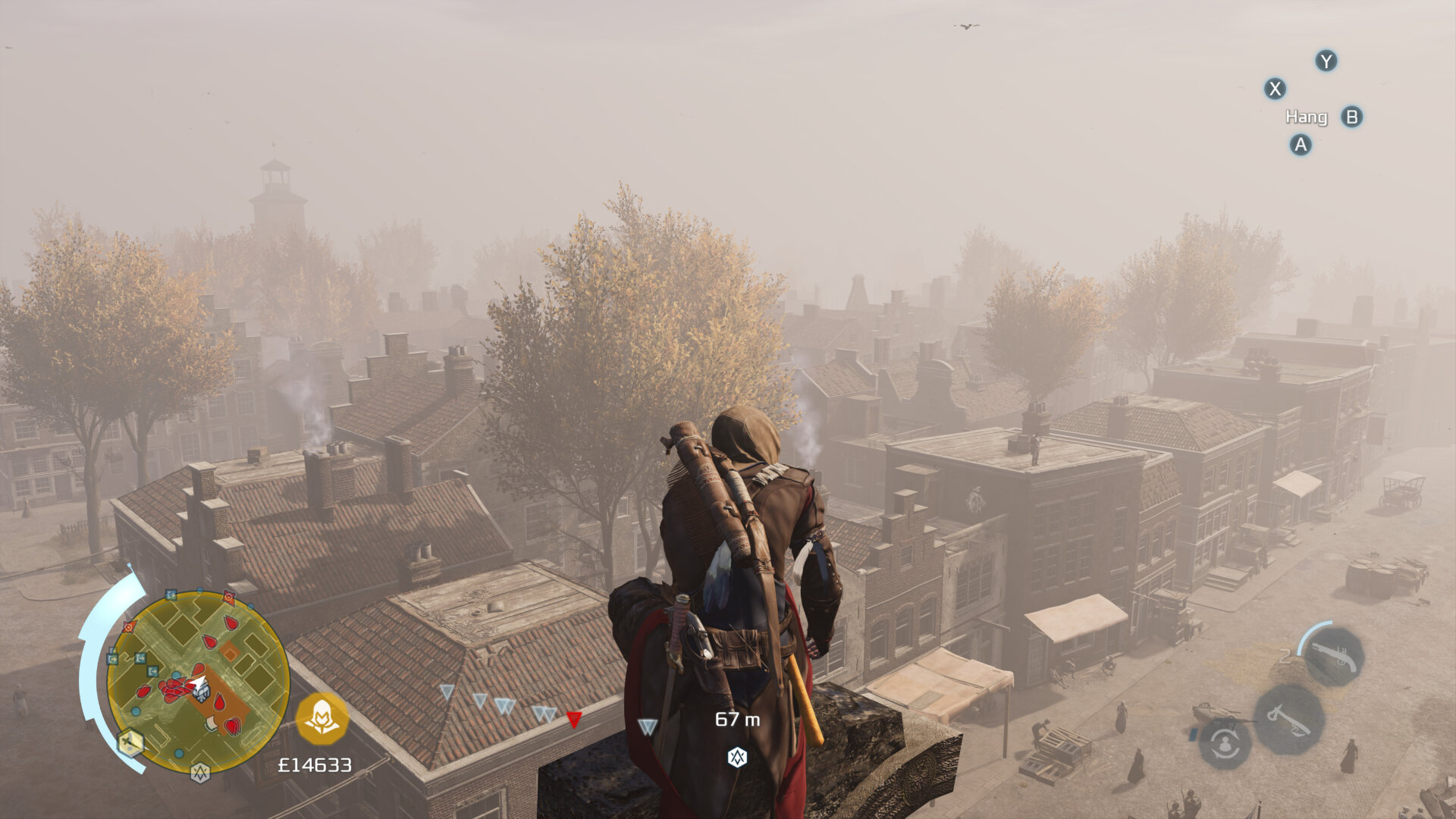
Task: Click the gold hooded assassin status icon
Action: 322,717
